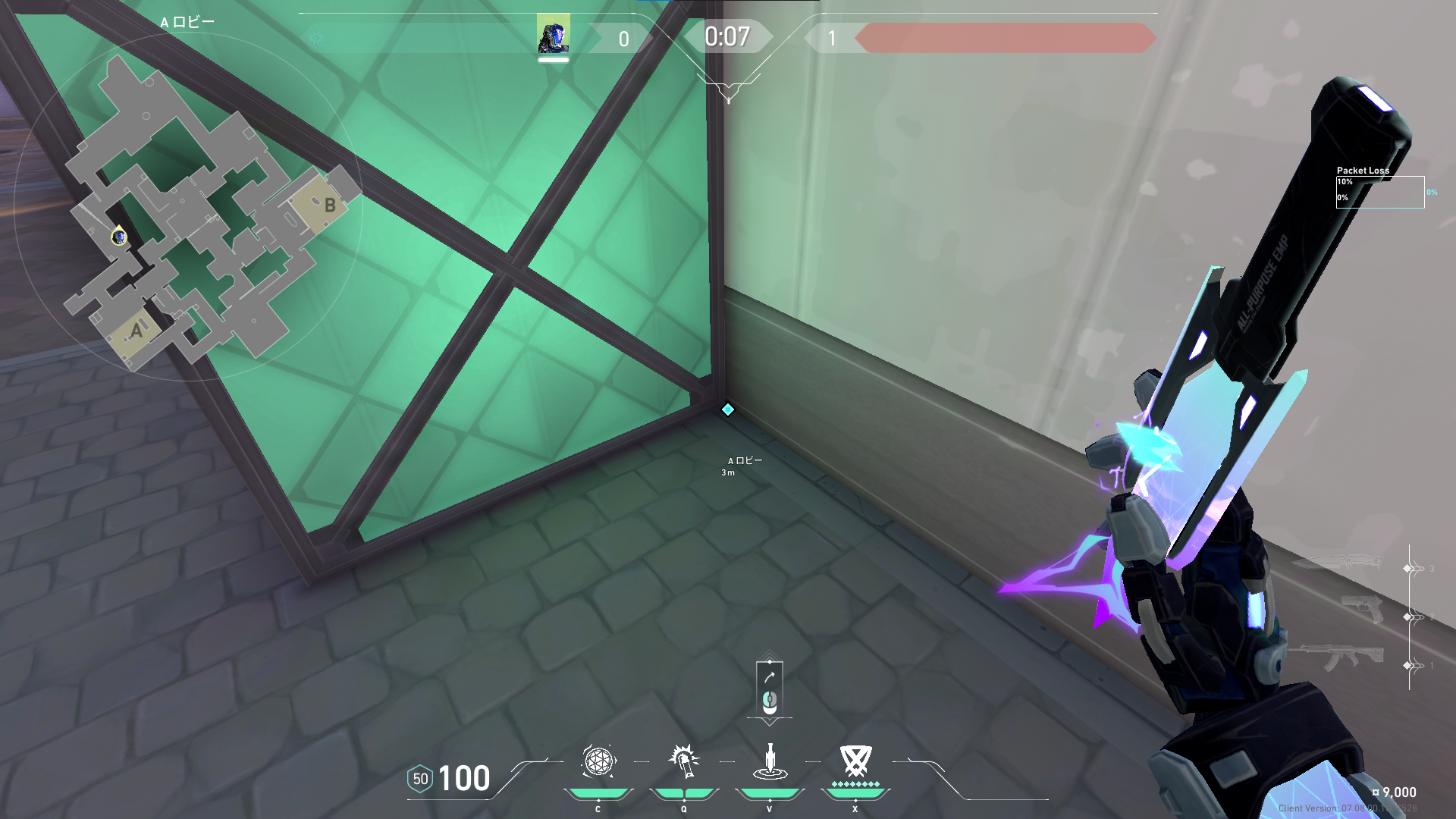Screen dimensions: 1456x819
Task: Select the pistol in the weapon list
Action: (1361, 610)
